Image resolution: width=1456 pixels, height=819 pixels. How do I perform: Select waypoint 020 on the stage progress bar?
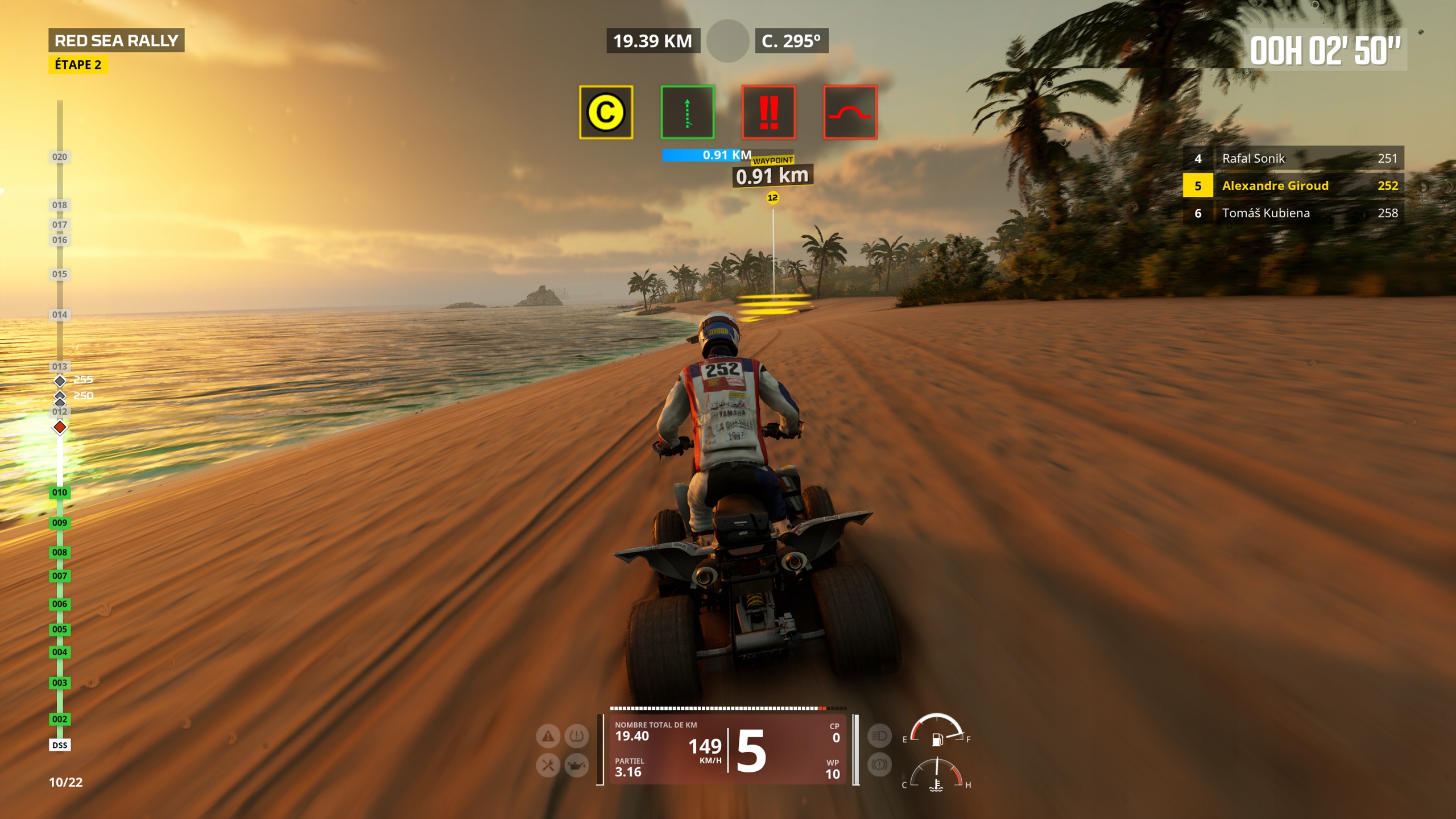(x=60, y=157)
